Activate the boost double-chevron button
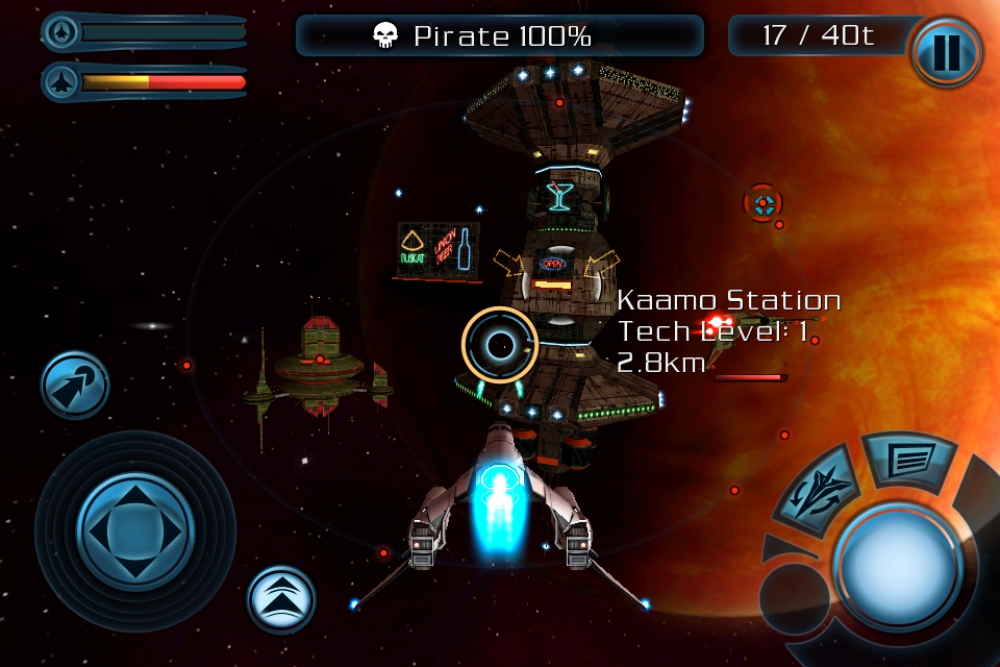Screen dimensions: 1000x667 [x=281, y=599]
